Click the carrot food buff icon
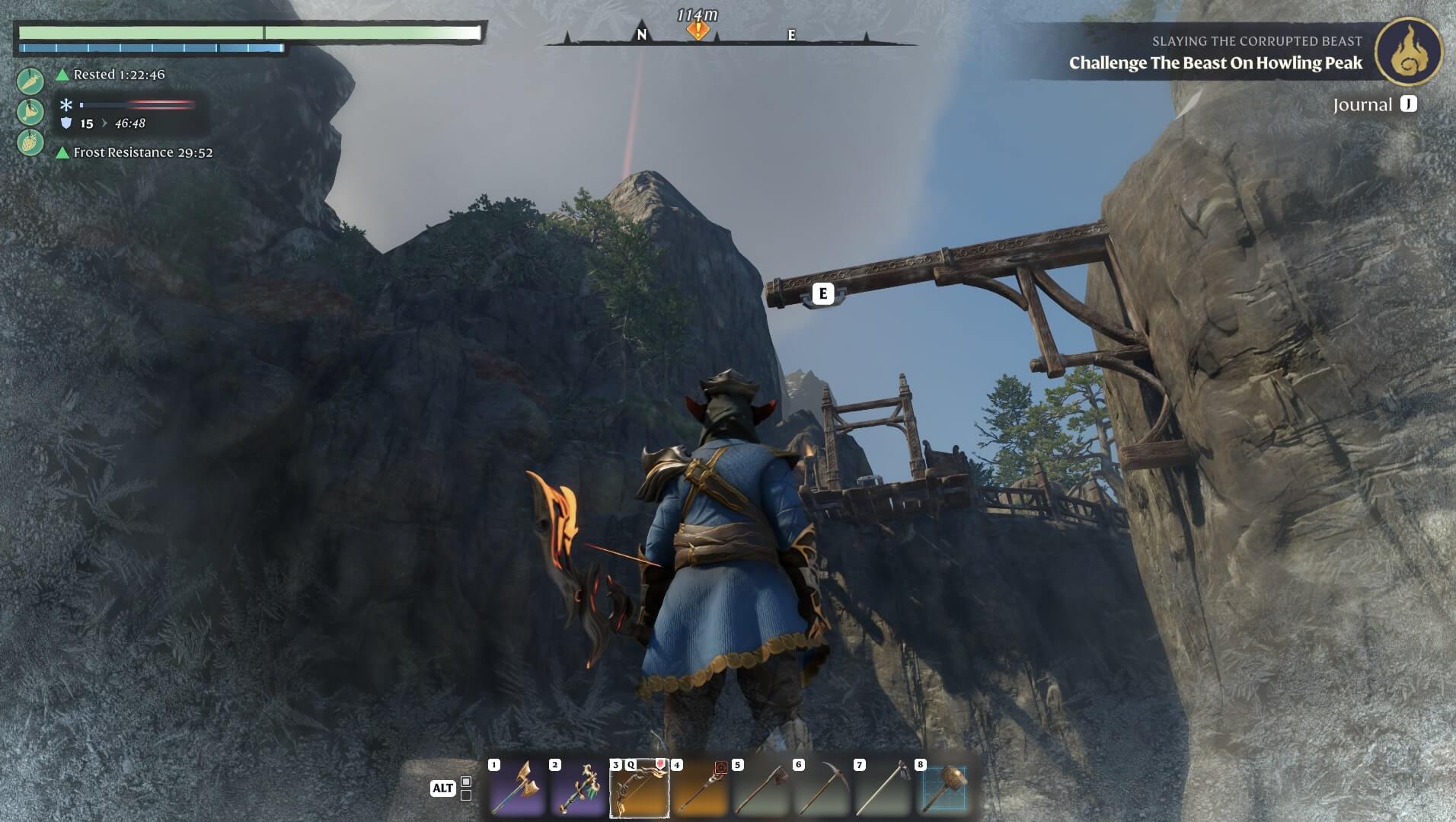This screenshot has width=1456, height=822. pos(30,81)
